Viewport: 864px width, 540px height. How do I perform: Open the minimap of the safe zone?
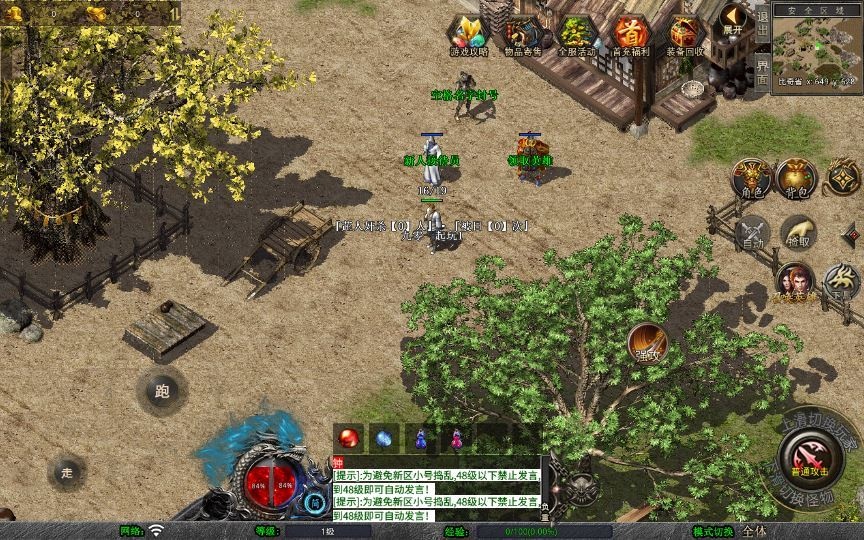816,44
